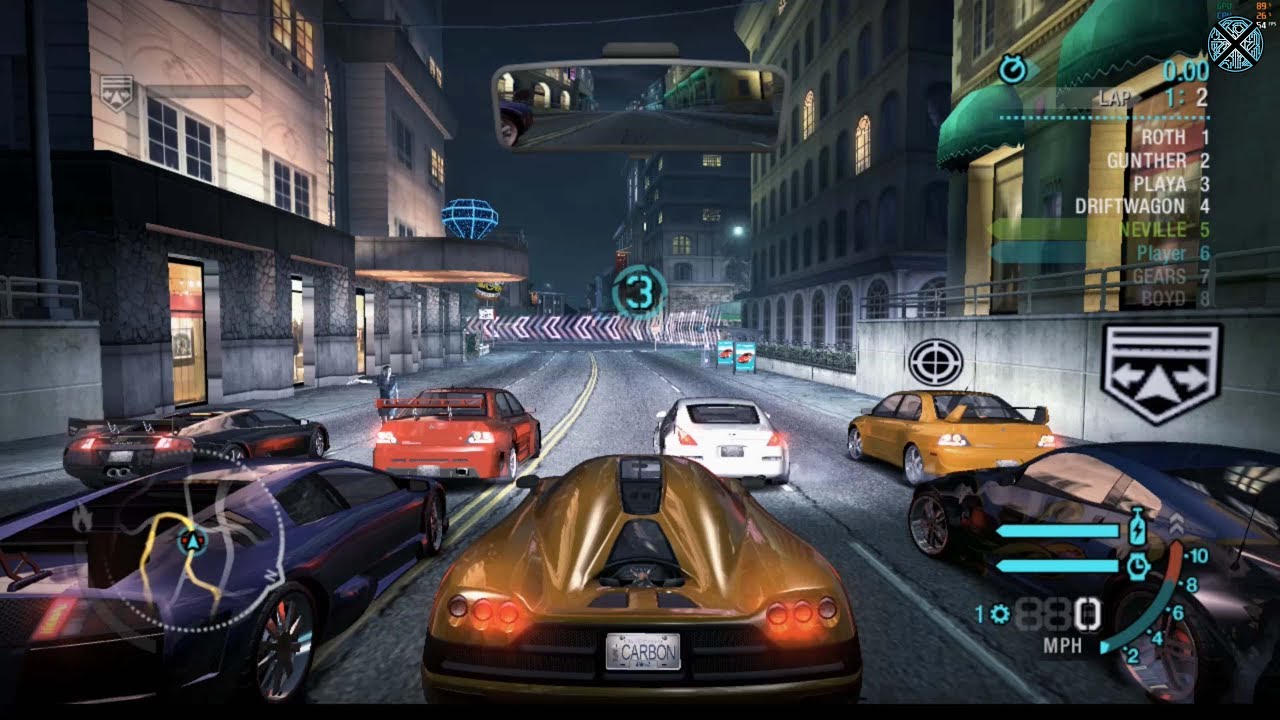This screenshot has height=720, width=1280.
Task: Select ROTH at the top of the standings
Action: point(1164,138)
